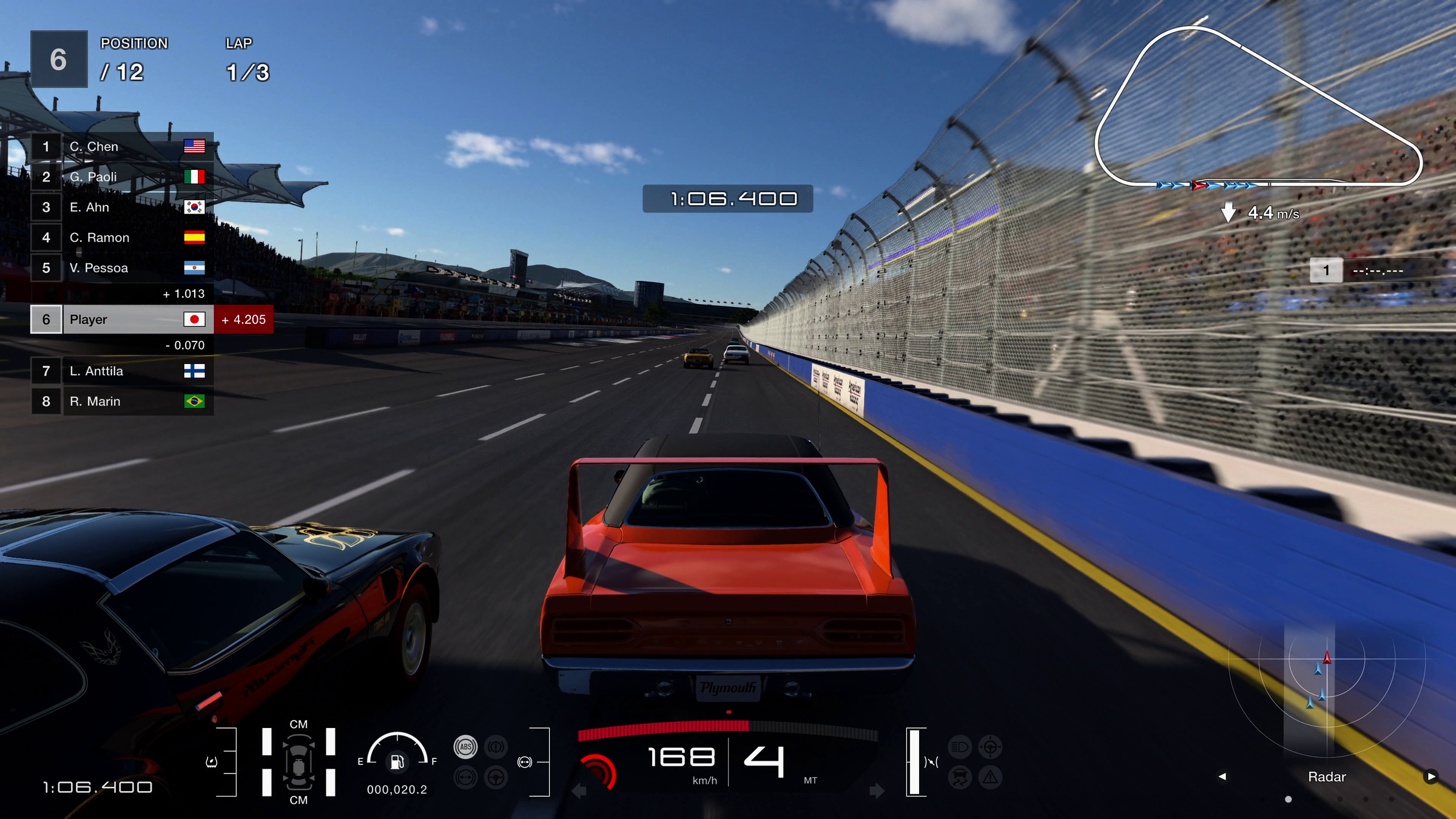Select R. Marin in the standings
1456x819 pixels.
point(121,402)
